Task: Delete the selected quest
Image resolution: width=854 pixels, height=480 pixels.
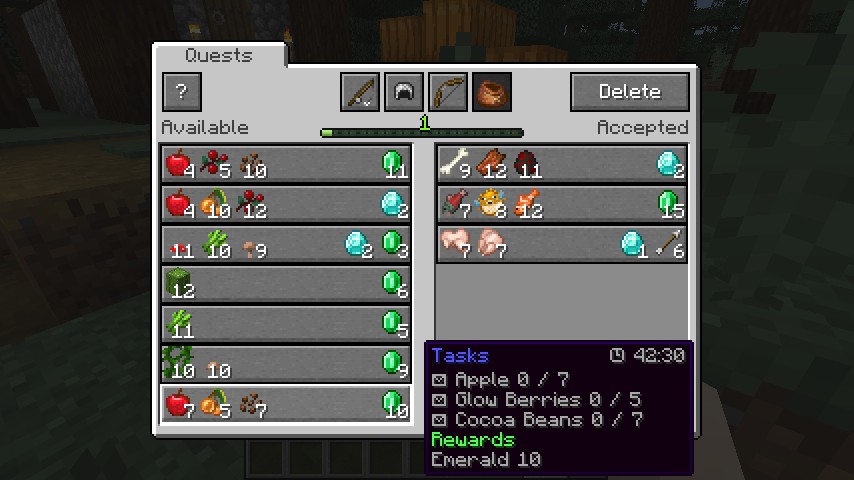Action: click(629, 92)
